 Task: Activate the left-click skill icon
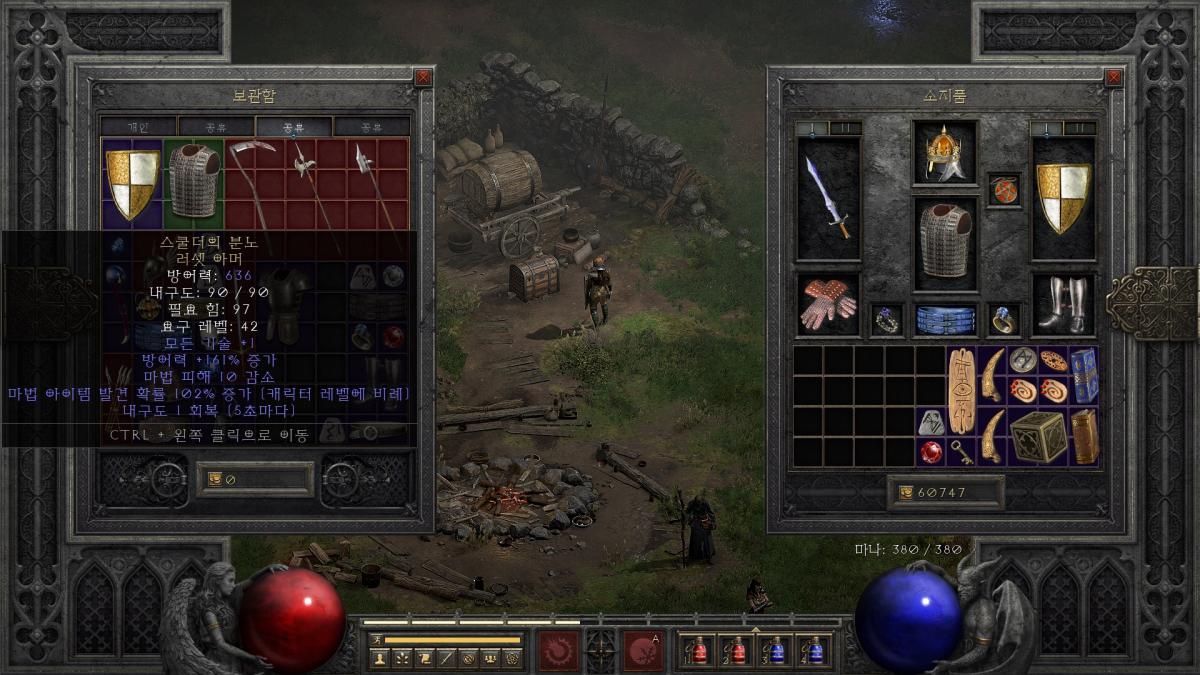tap(559, 650)
